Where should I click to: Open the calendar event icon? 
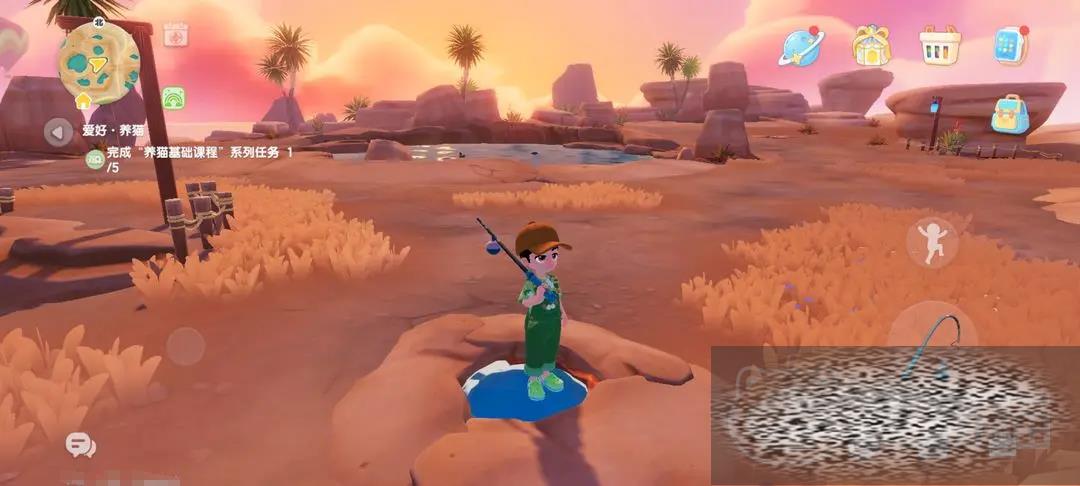point(176,35)
